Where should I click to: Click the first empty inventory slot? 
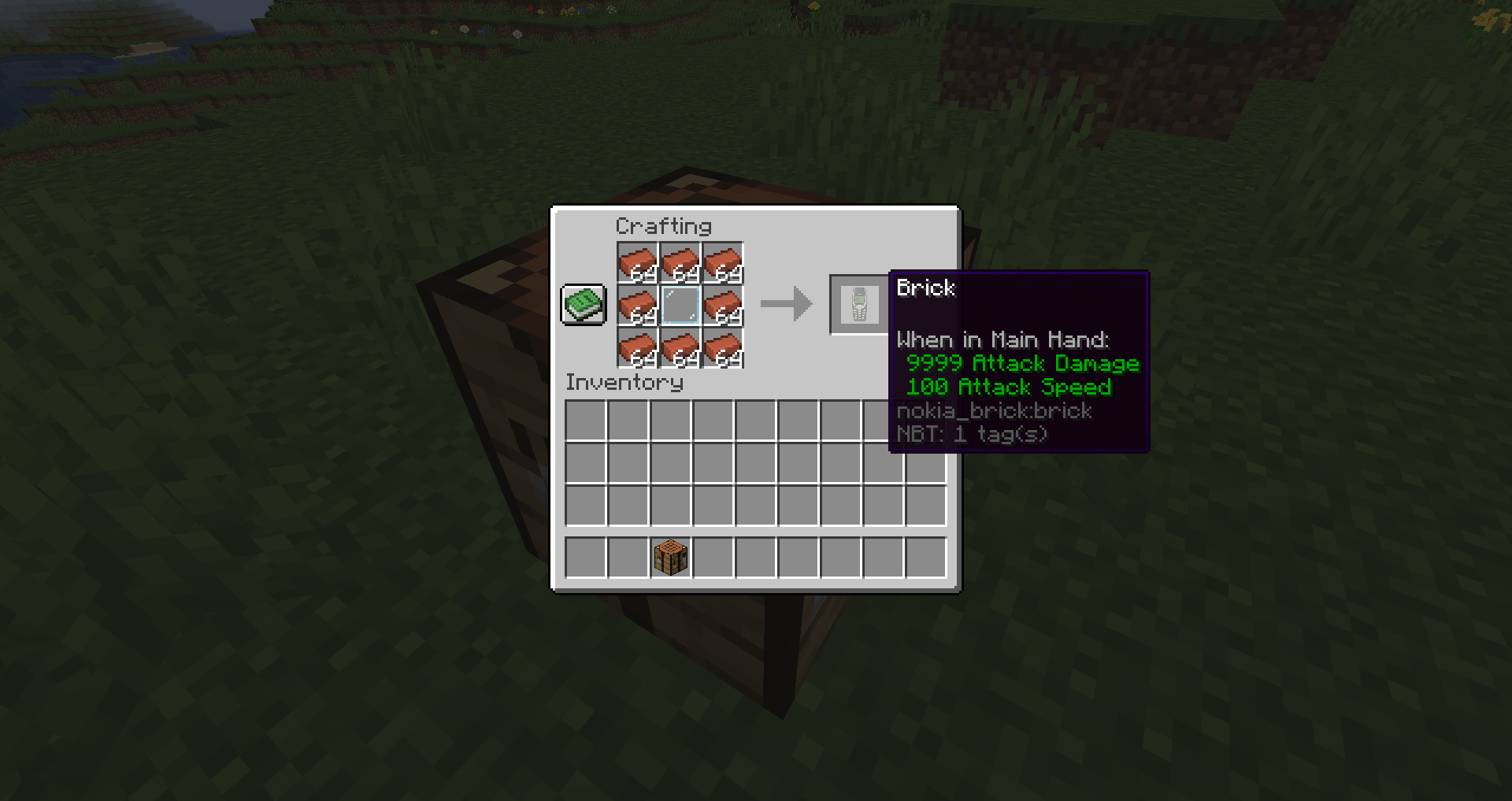point(585,421)
